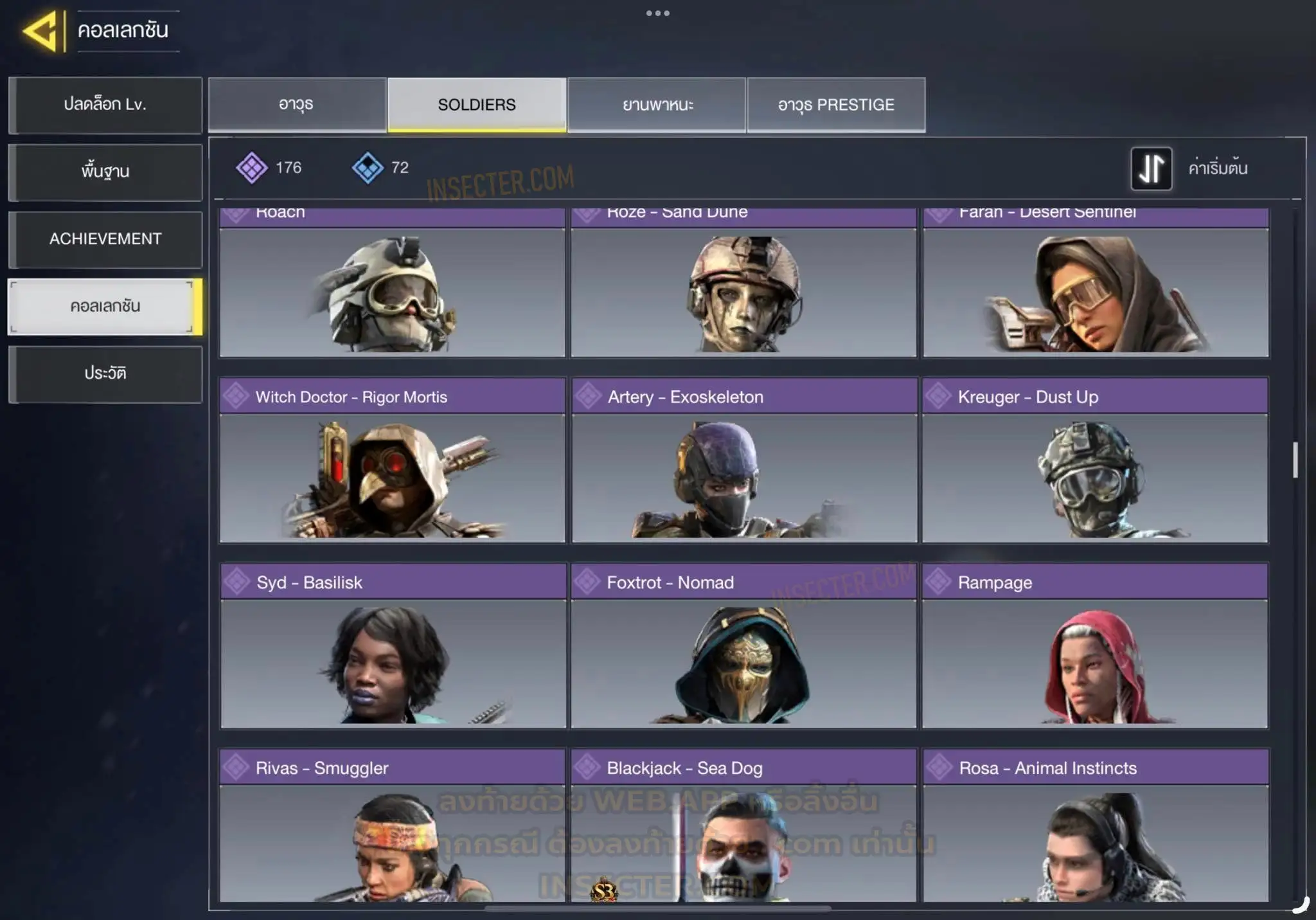This screenshot has width=1316, height=920.
Task: Select the คอลเลกชัน side menu entry
Action: click(x=105, y=307)
